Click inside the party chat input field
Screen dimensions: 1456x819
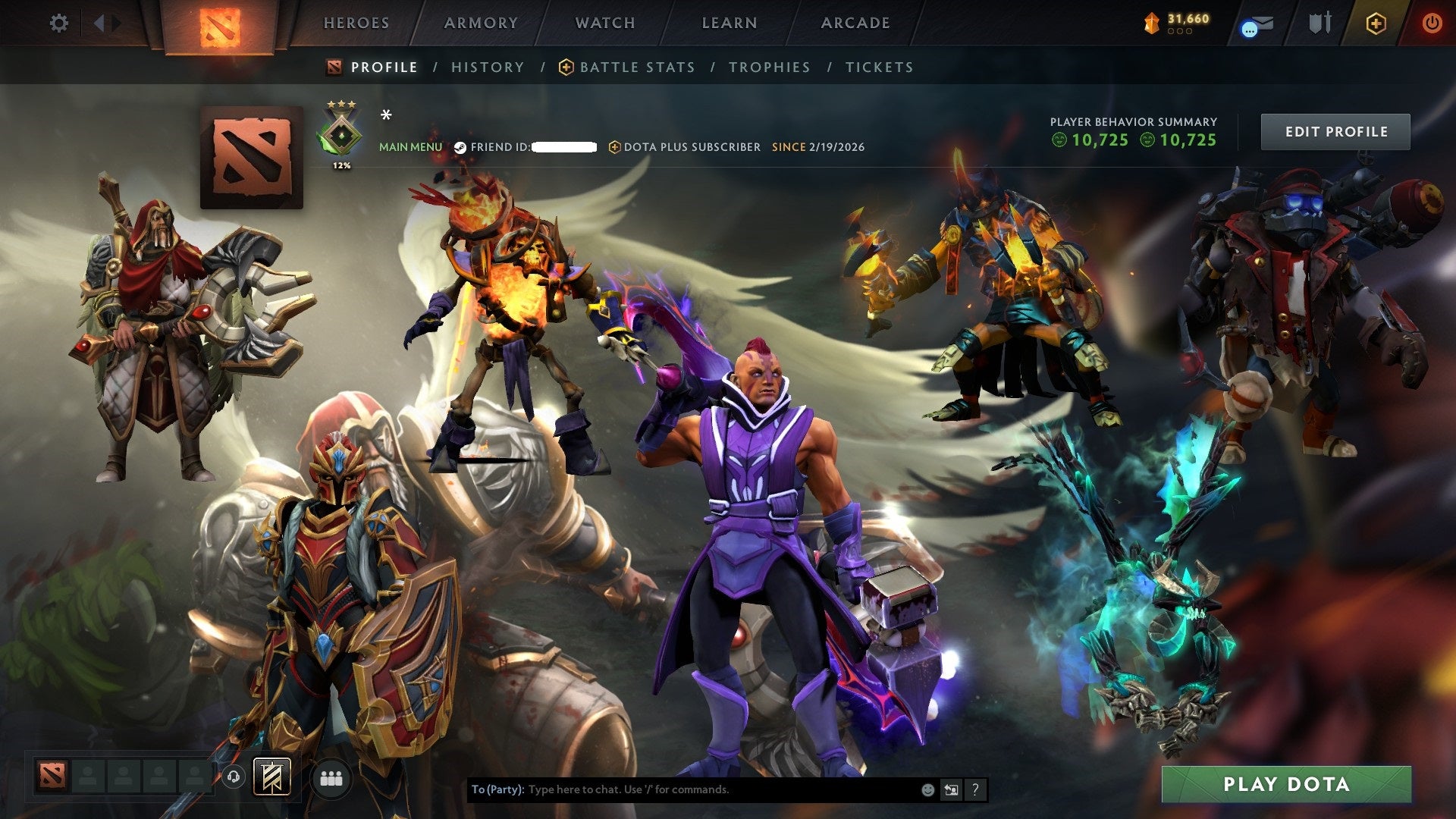point(682,789)
